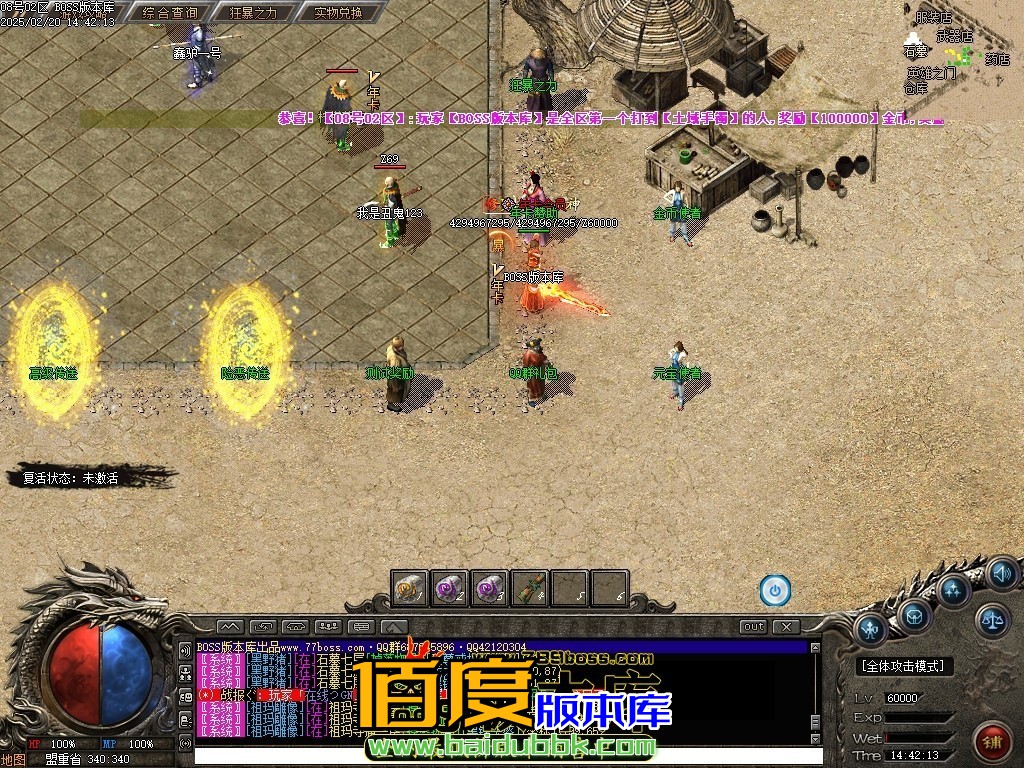Open the character equipment round icon
Viewport: 1024px width, 768px height.
870,629
